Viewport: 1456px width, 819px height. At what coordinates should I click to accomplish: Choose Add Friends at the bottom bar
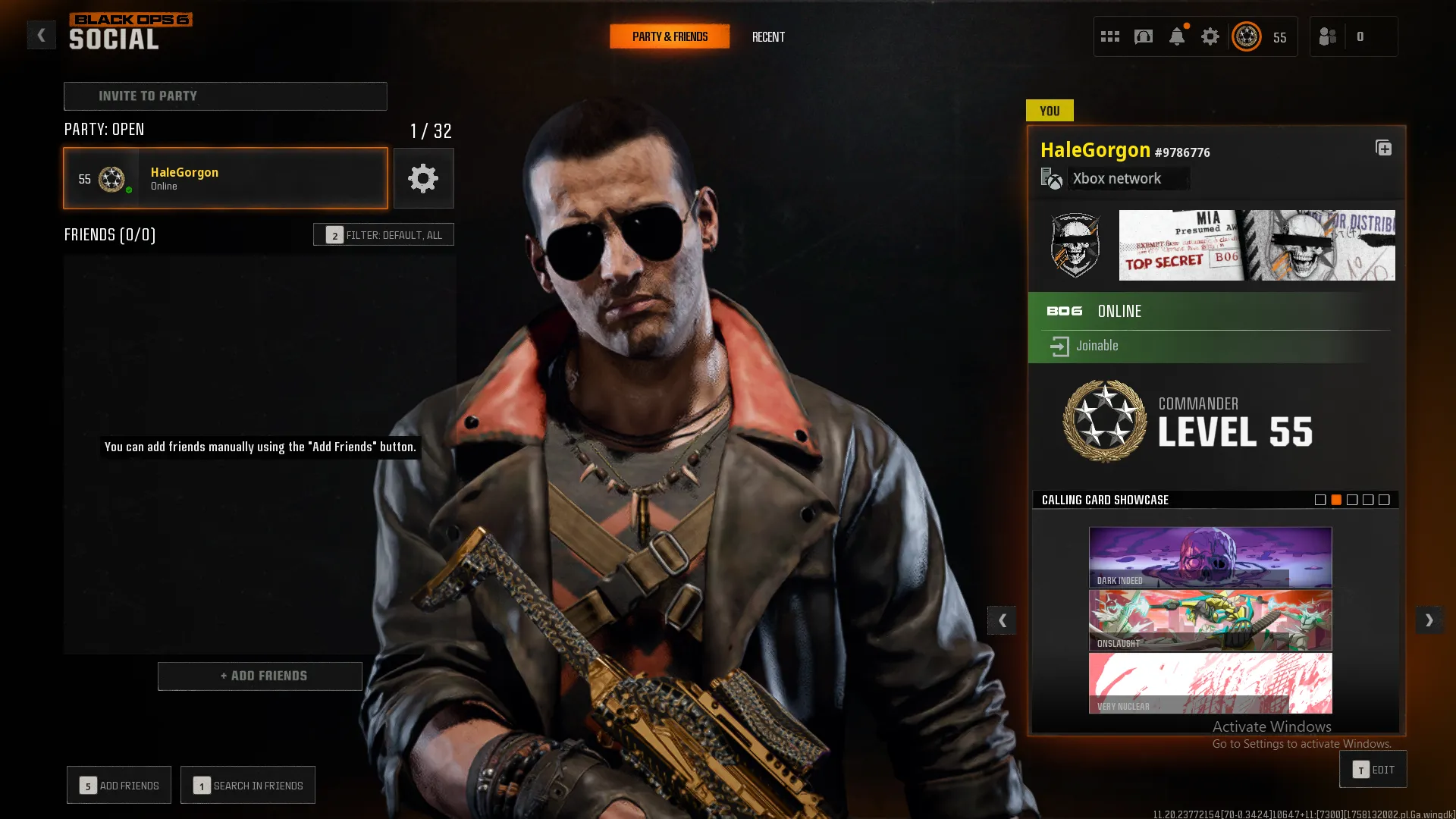[x=119, y=786]
